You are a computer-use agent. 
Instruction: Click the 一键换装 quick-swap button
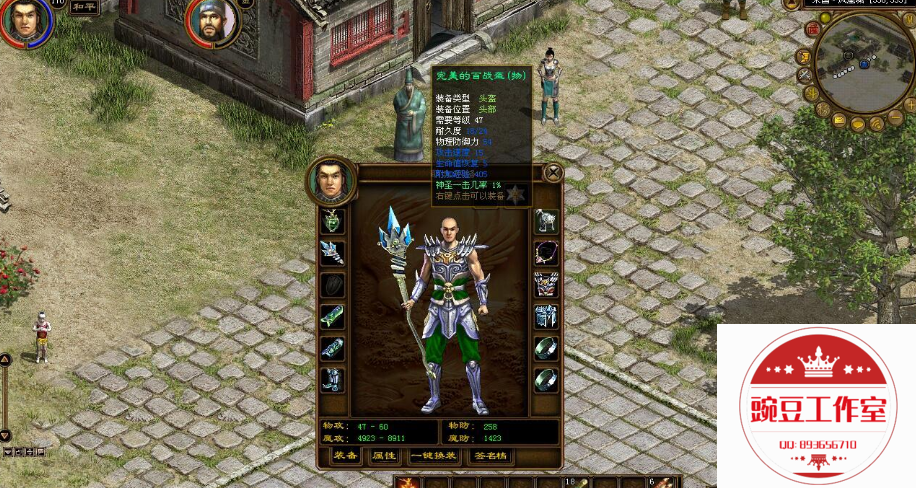433,456
